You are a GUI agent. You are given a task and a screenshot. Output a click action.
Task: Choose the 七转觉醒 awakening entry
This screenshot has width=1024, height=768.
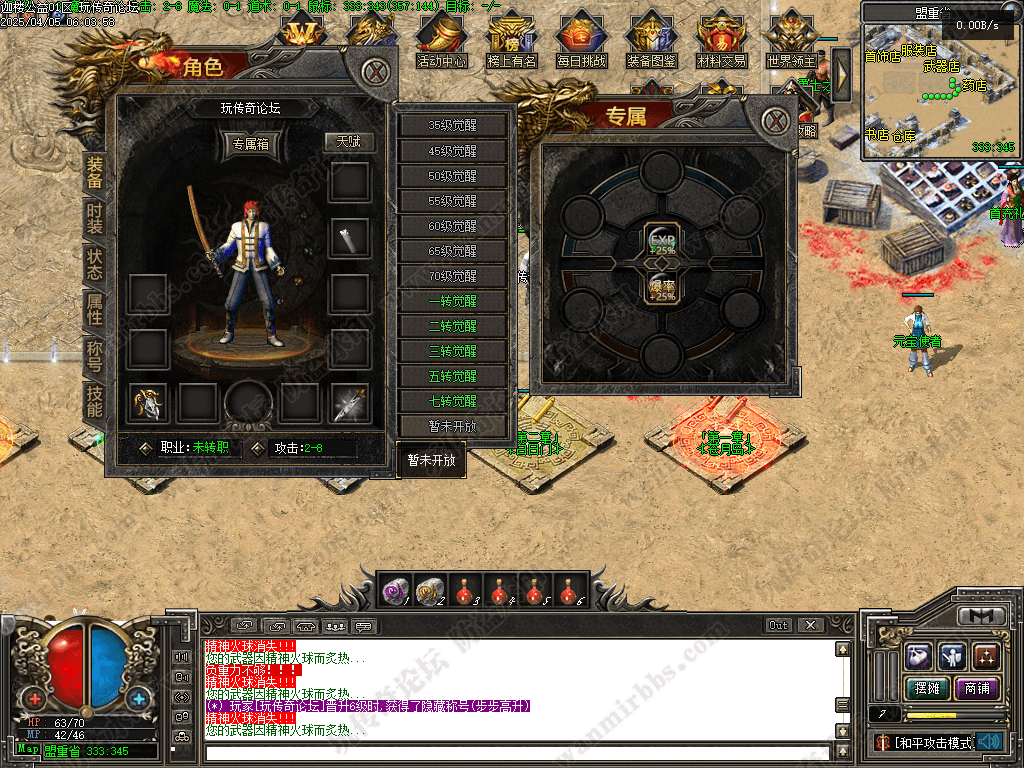click(x=453, y=401)
